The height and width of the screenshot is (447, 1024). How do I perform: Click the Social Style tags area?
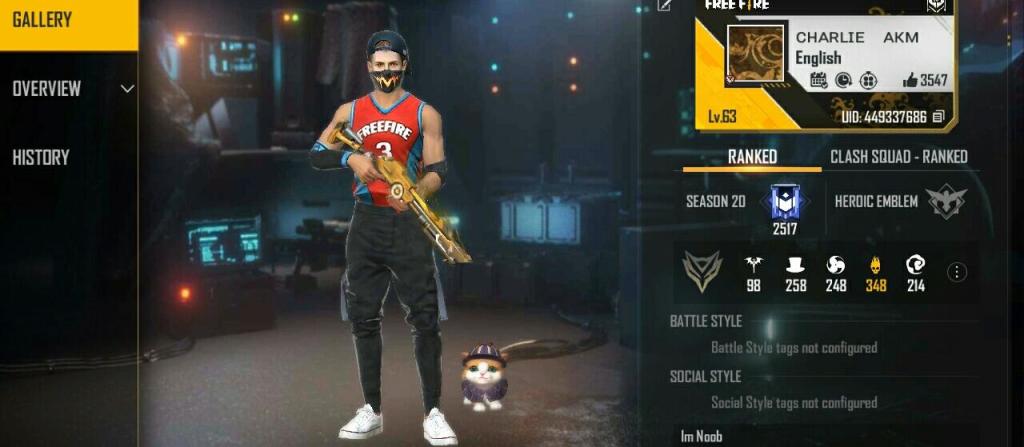[x=793, y=403]
